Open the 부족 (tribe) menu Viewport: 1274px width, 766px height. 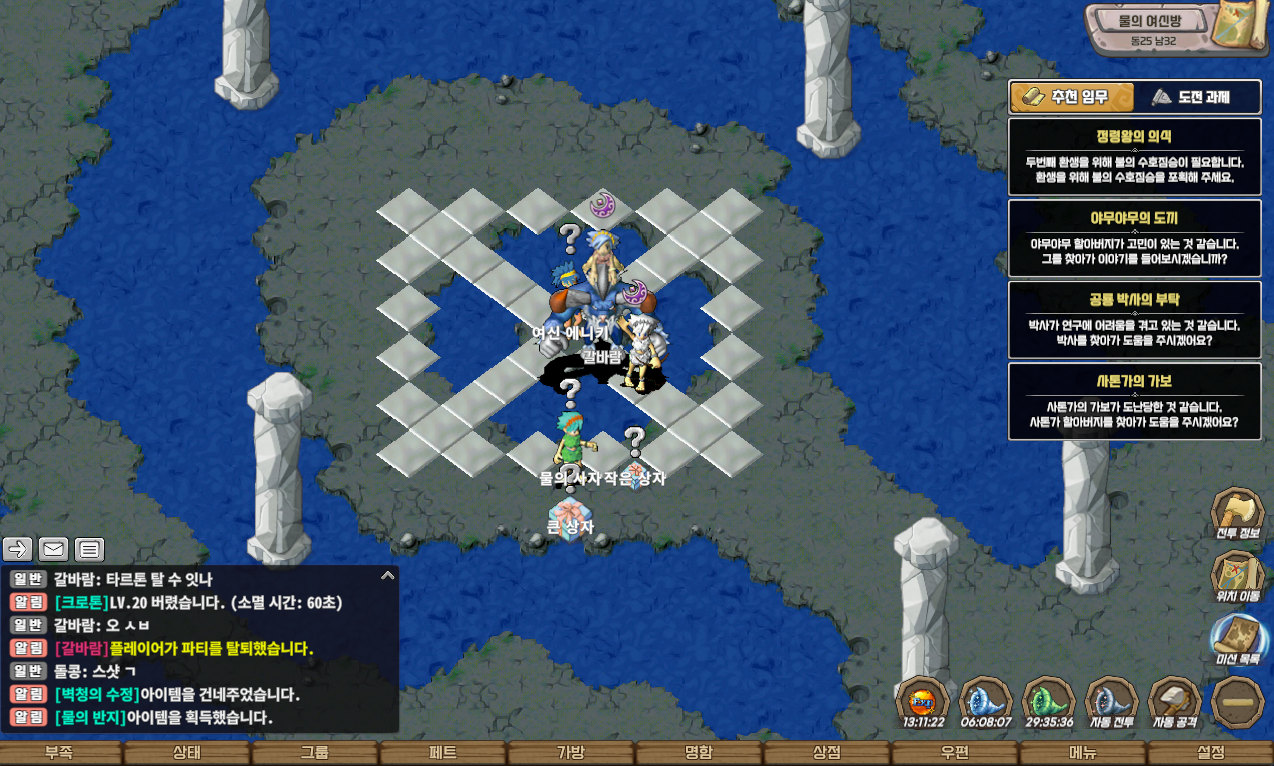[58, 753]
